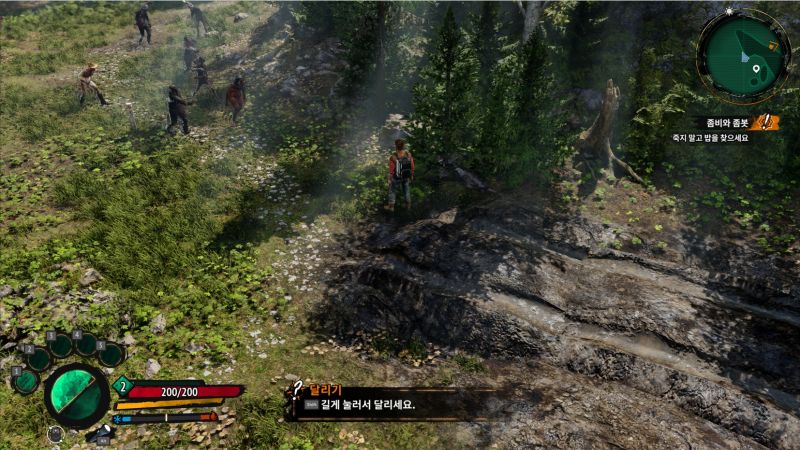Click the level 2 diamond badge
Image resolution: width=800 pixels, height=450 pixels.
tap(123, 386)
